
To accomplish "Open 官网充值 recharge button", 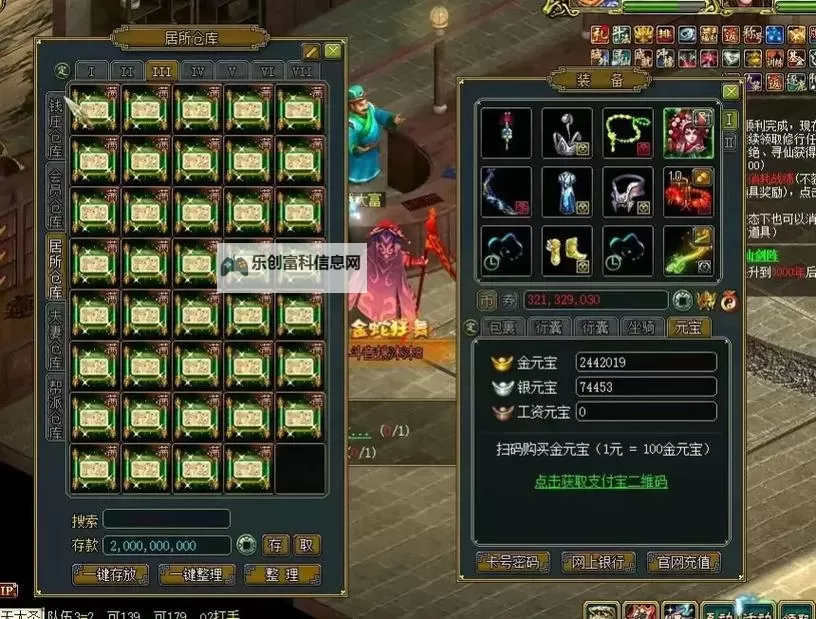I will click(x=684, y=562).
